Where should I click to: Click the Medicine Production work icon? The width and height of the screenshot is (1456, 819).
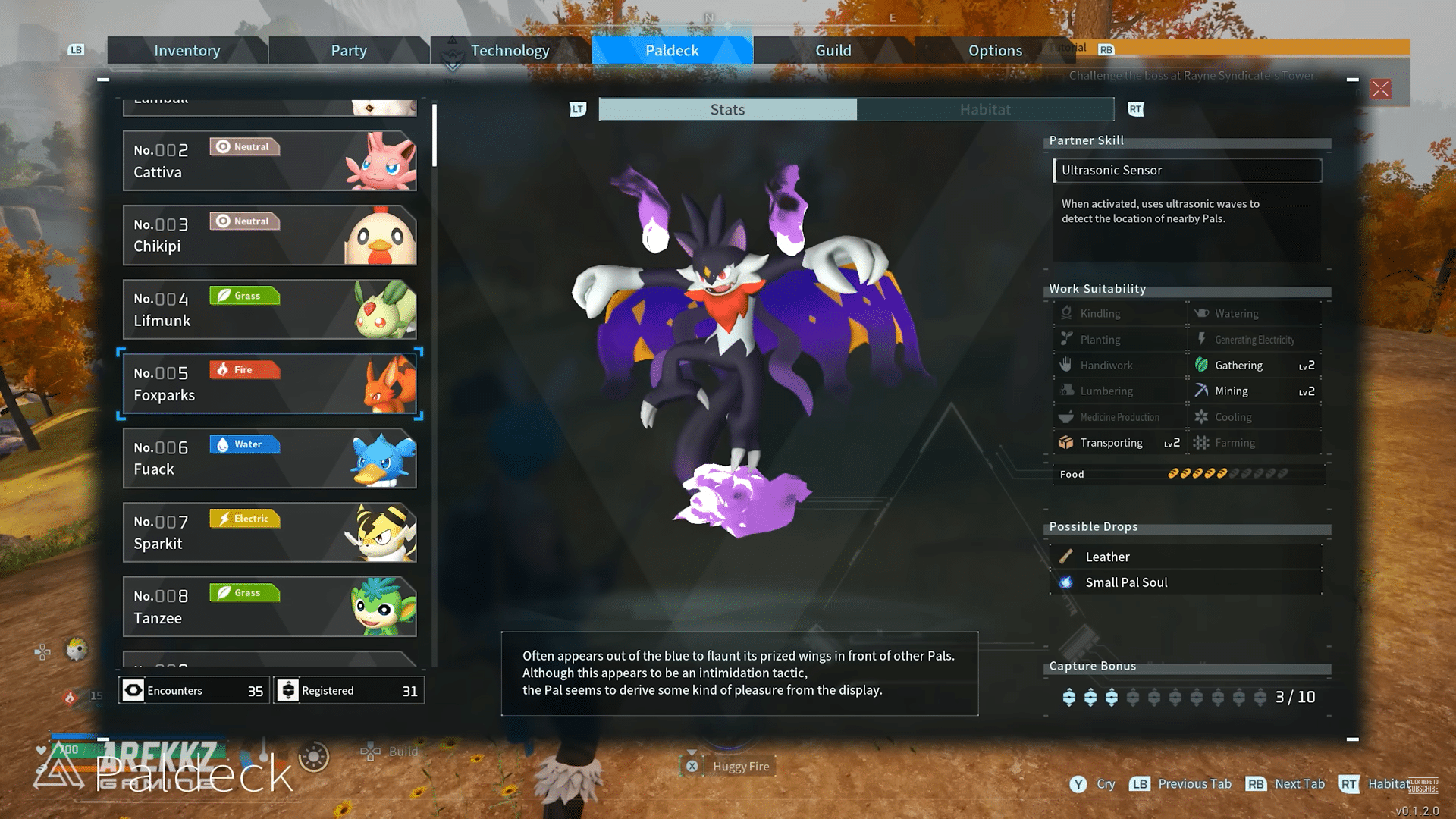(x=1068, y=416)
